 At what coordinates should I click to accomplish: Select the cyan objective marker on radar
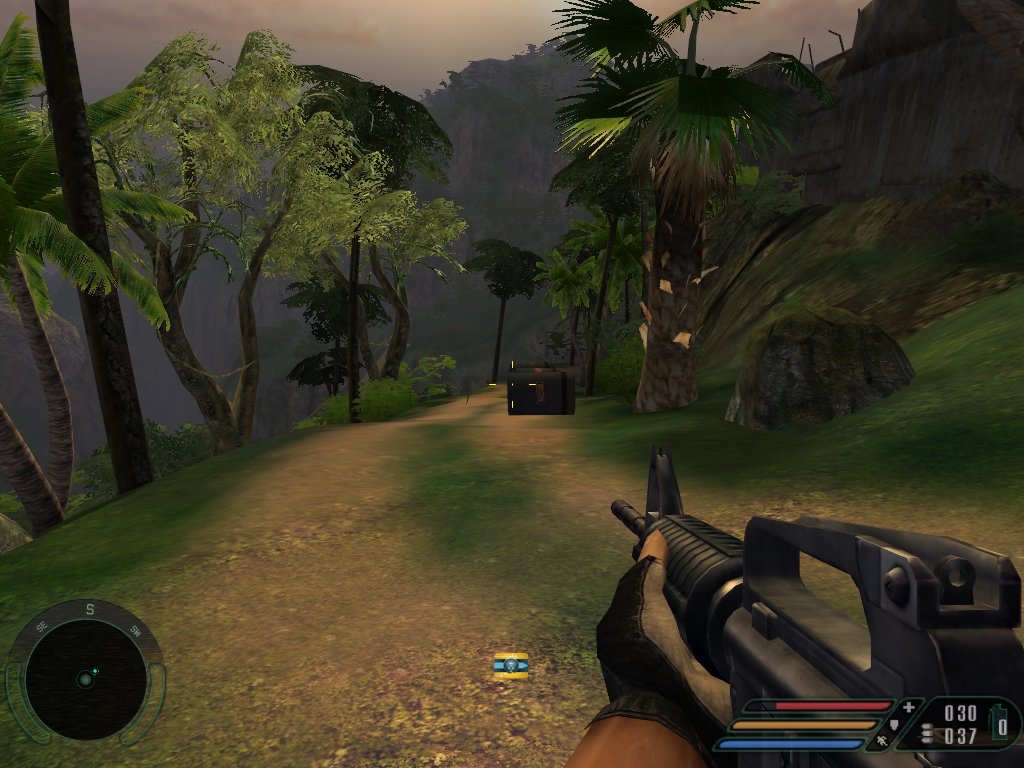coord(95,670)
